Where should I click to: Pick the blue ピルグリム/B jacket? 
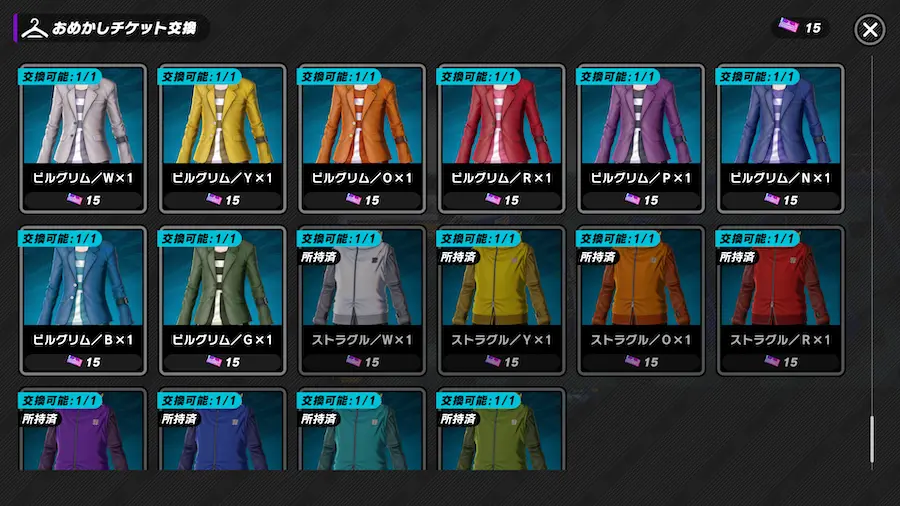[x=83, y=300]
